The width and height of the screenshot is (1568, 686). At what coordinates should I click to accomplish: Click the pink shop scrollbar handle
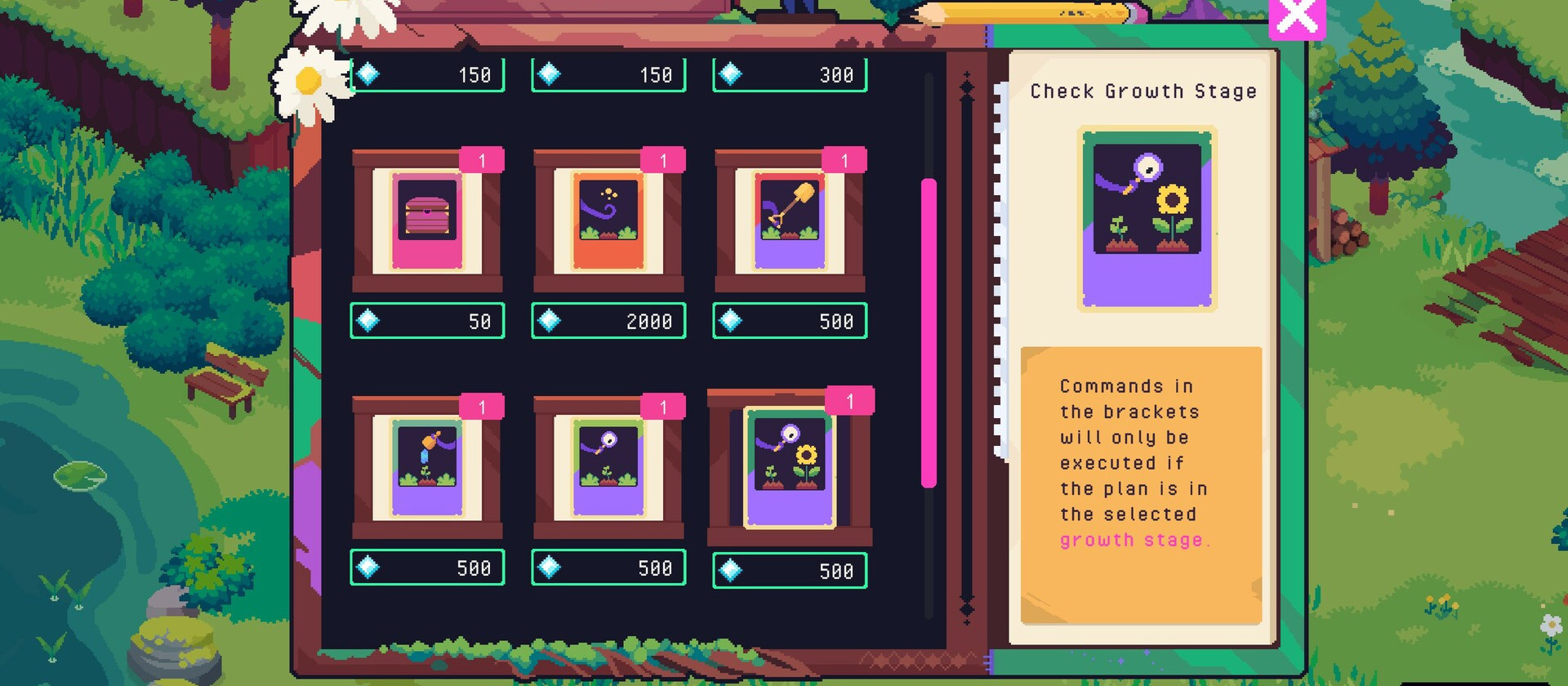929,332
